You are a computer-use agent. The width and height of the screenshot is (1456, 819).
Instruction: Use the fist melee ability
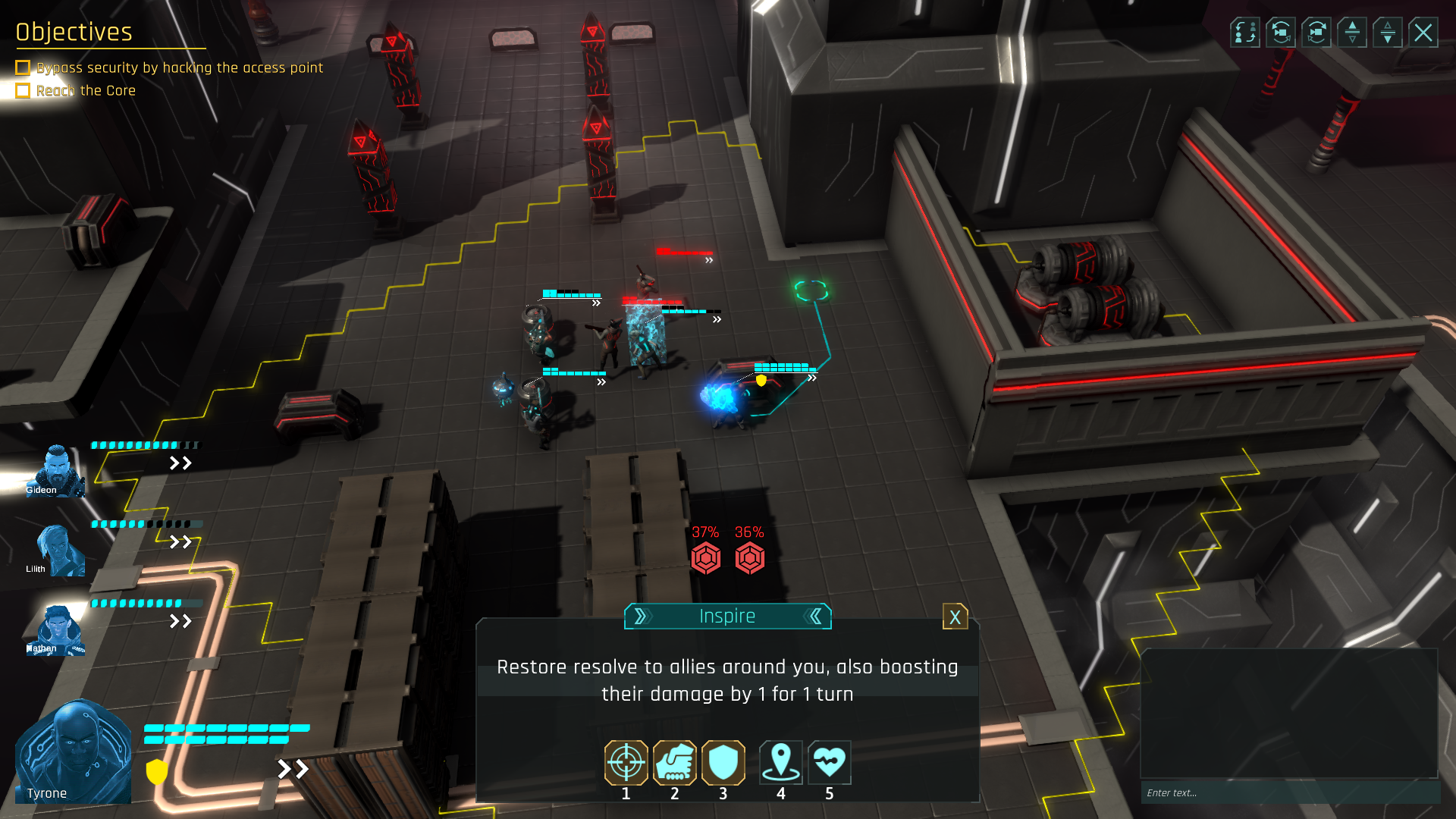[x=674, y=762]
